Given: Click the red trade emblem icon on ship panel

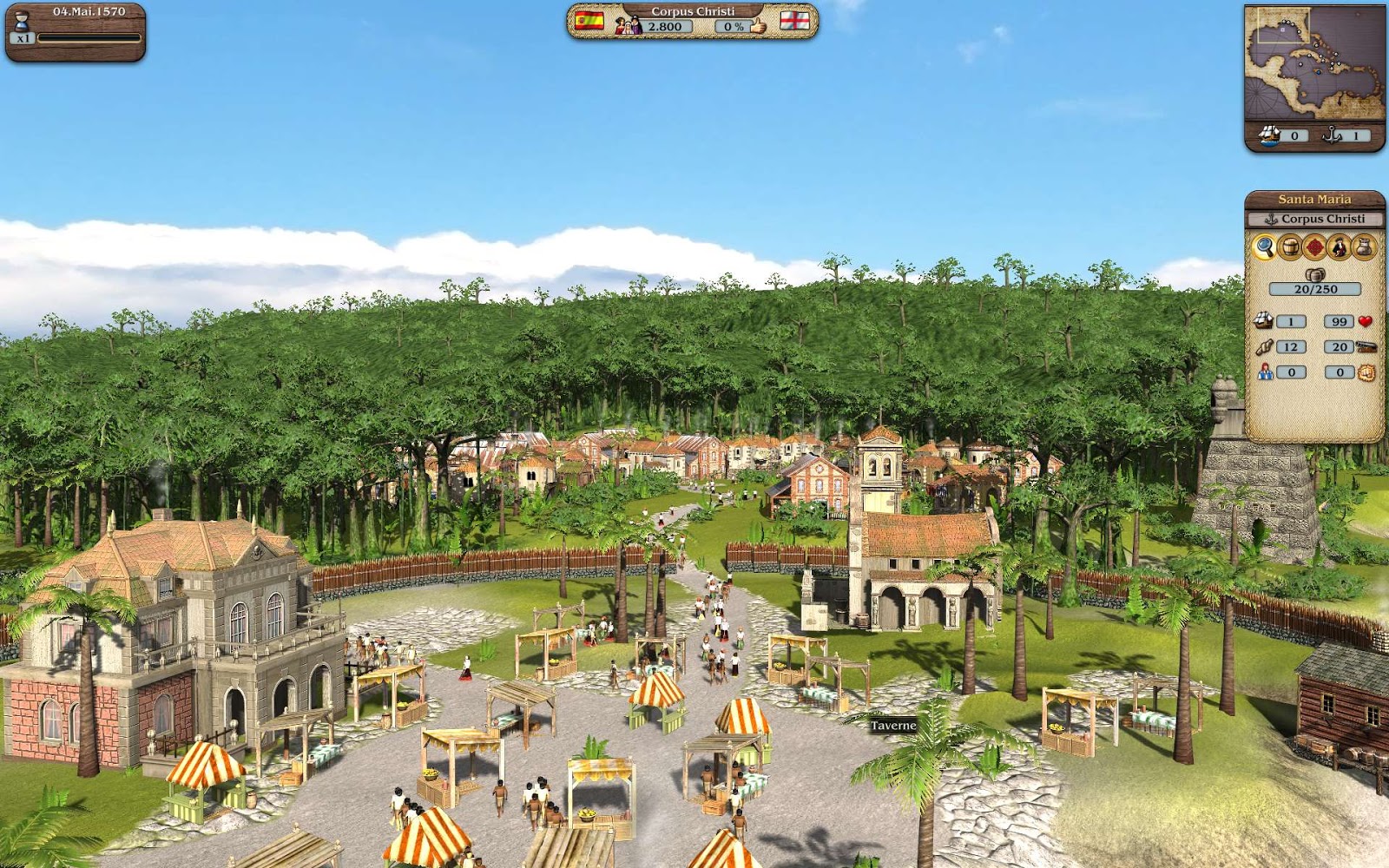Looking at the screenshot, I should coord(1316,247).
